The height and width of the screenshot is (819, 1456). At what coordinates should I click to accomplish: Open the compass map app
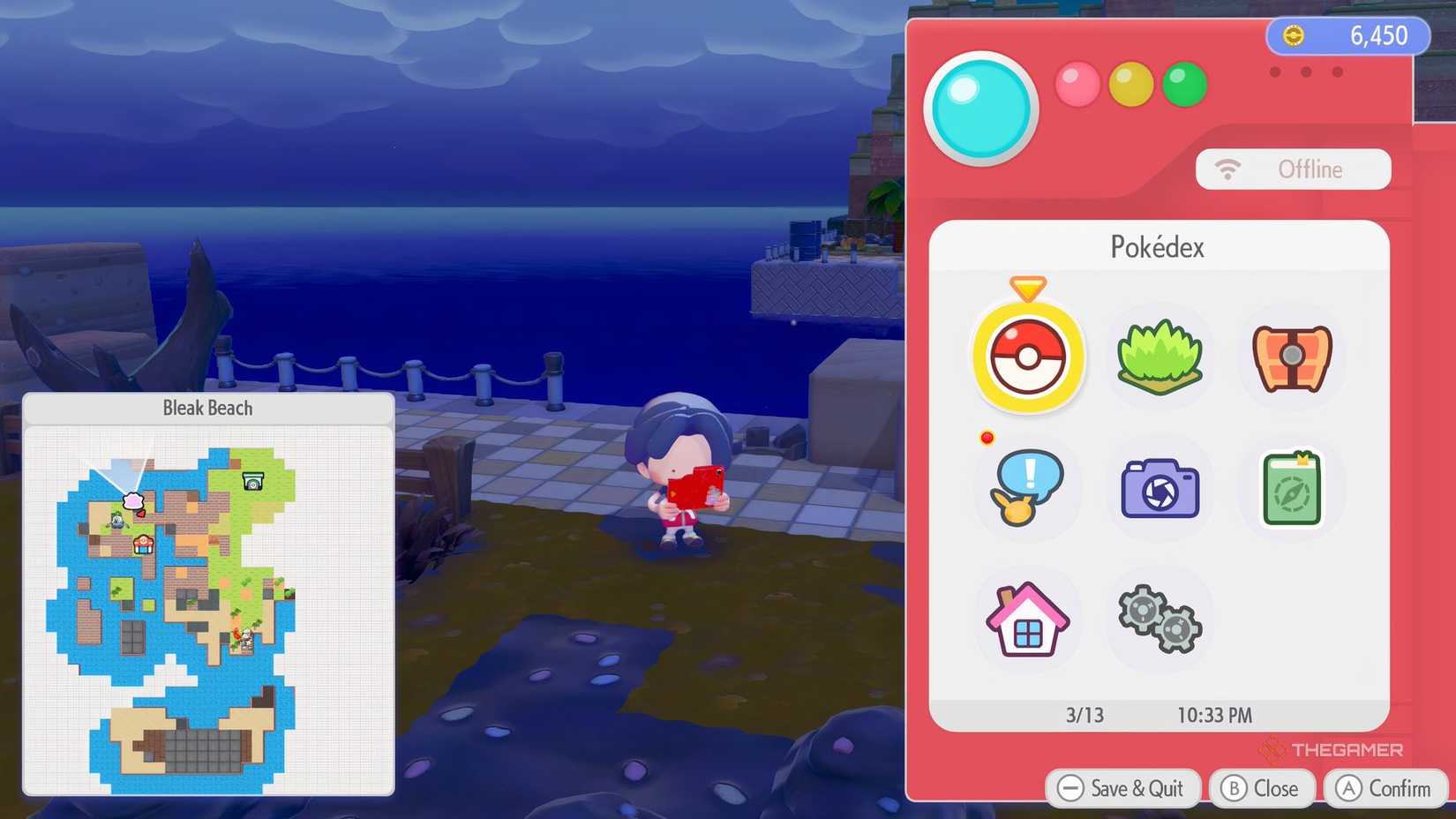1290,488
